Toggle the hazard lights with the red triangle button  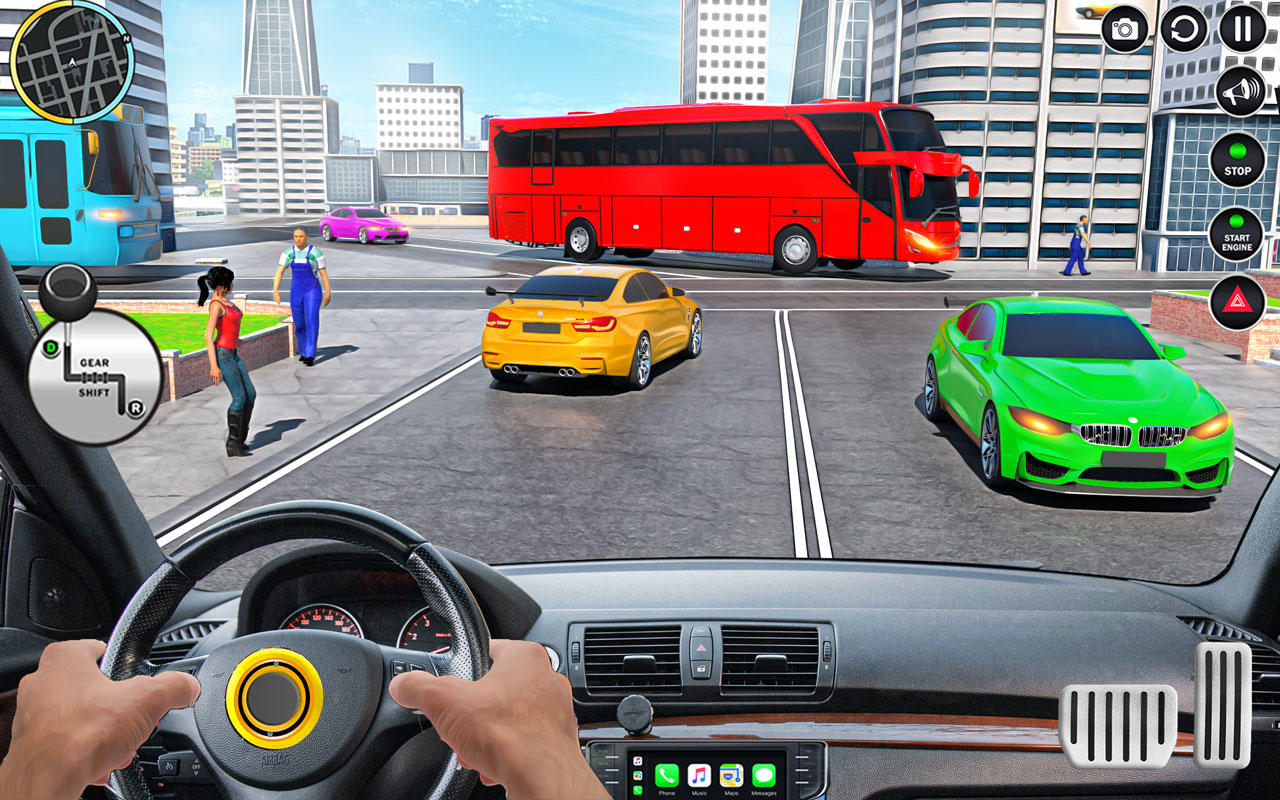[x=1237, y=300]
